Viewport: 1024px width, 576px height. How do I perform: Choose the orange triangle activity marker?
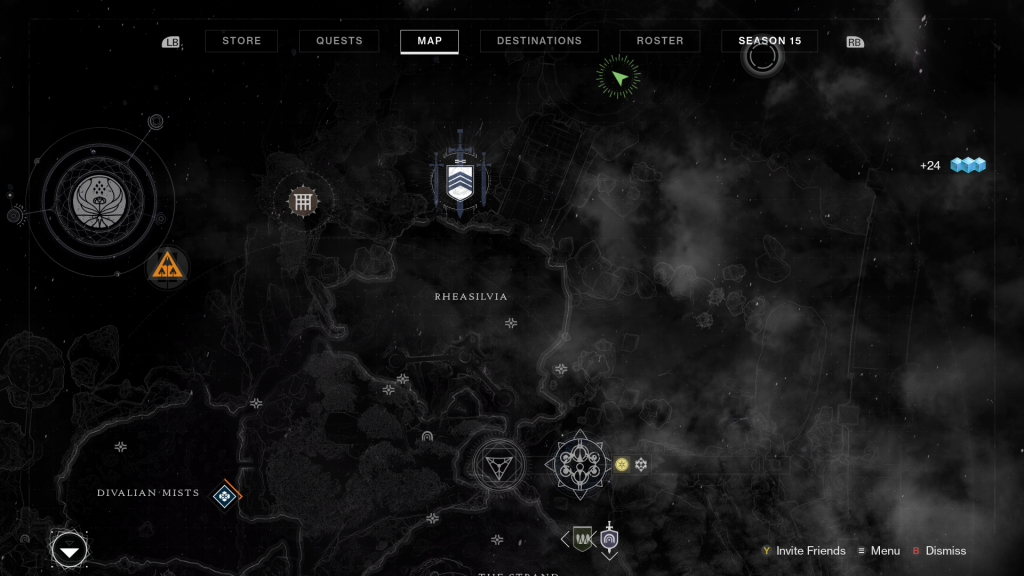pyautogui.click(x=167, y=267)
